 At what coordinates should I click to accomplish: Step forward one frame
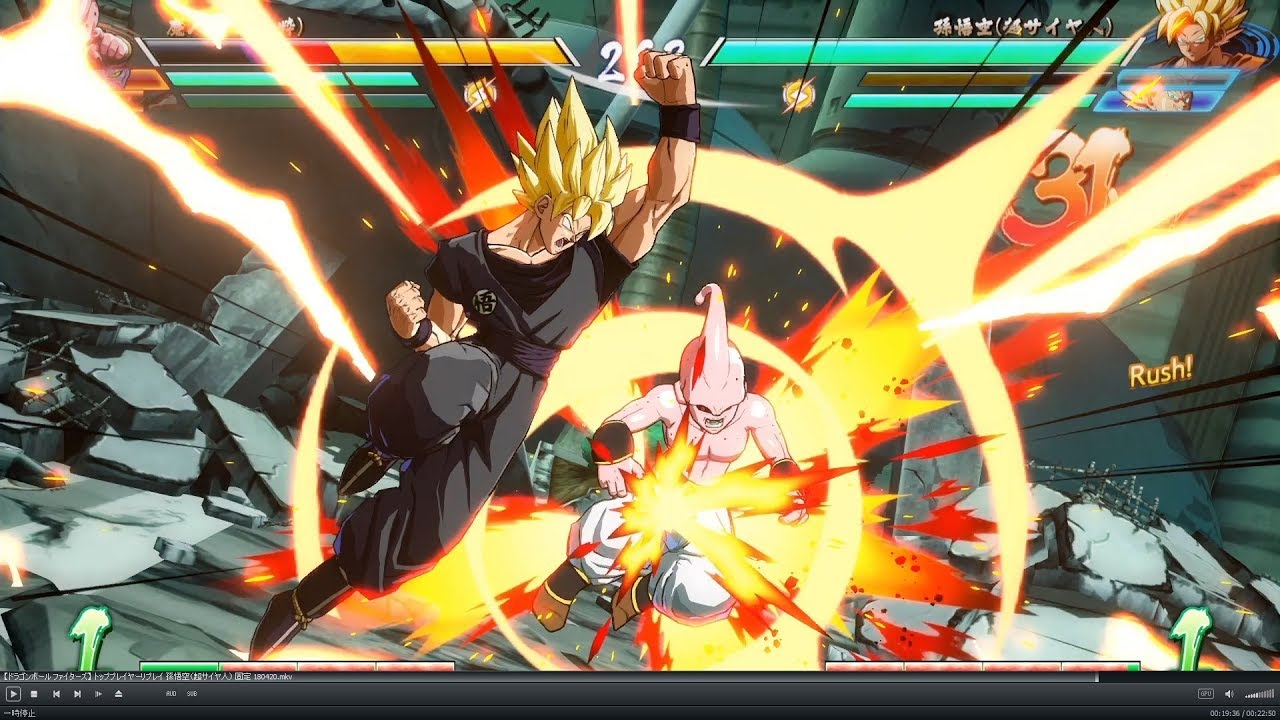(x=98, y=693)
